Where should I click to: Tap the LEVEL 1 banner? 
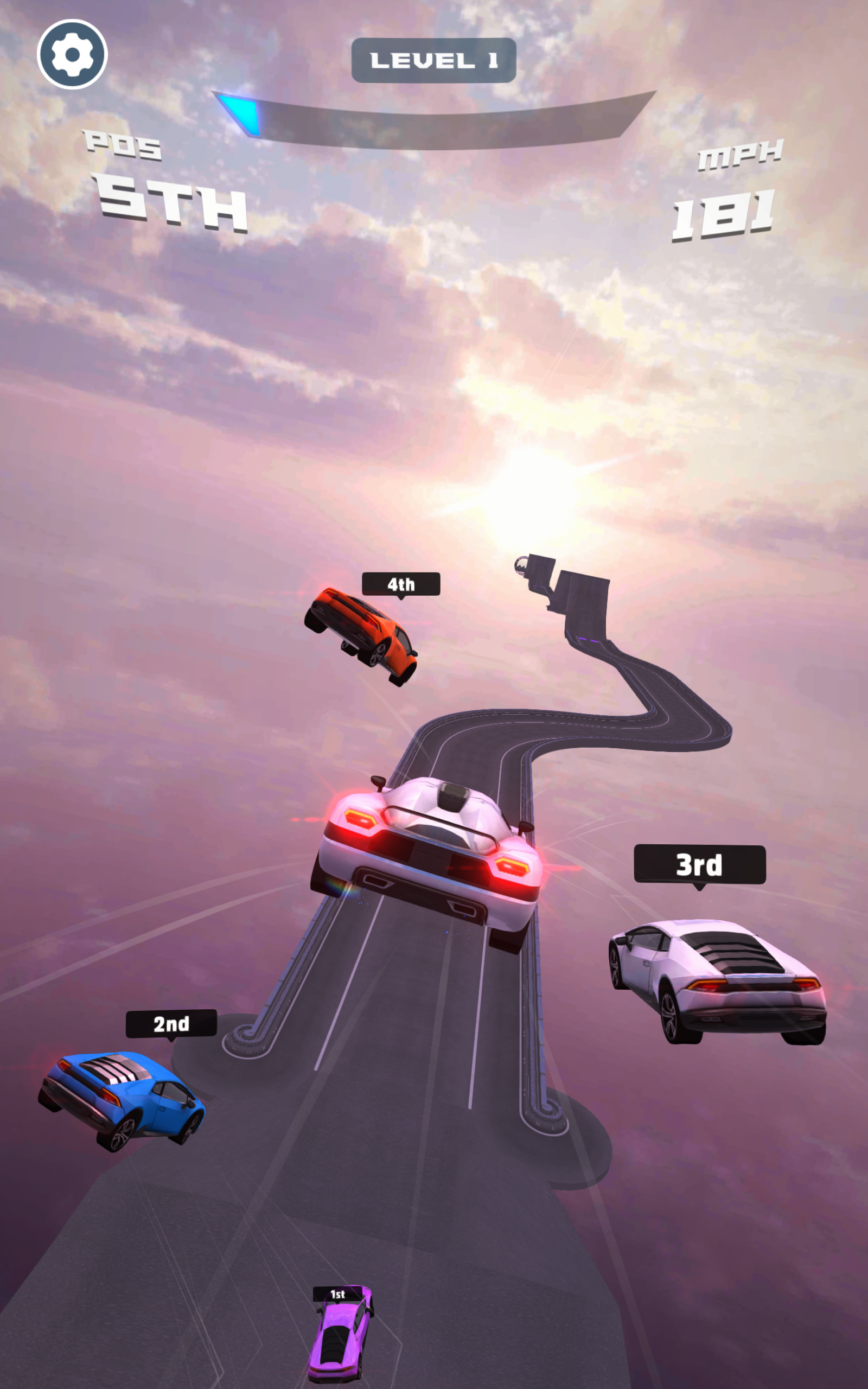[434, 59]
